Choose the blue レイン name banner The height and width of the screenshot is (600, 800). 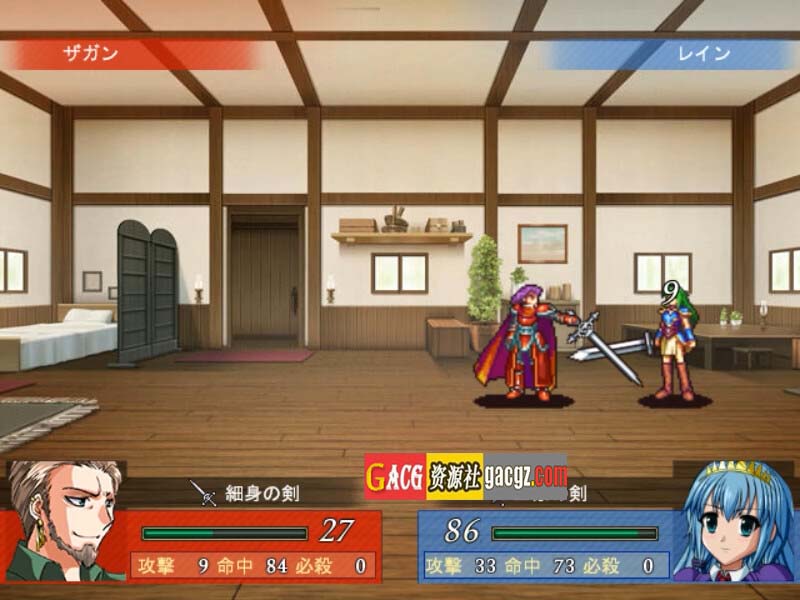[668, 54]
